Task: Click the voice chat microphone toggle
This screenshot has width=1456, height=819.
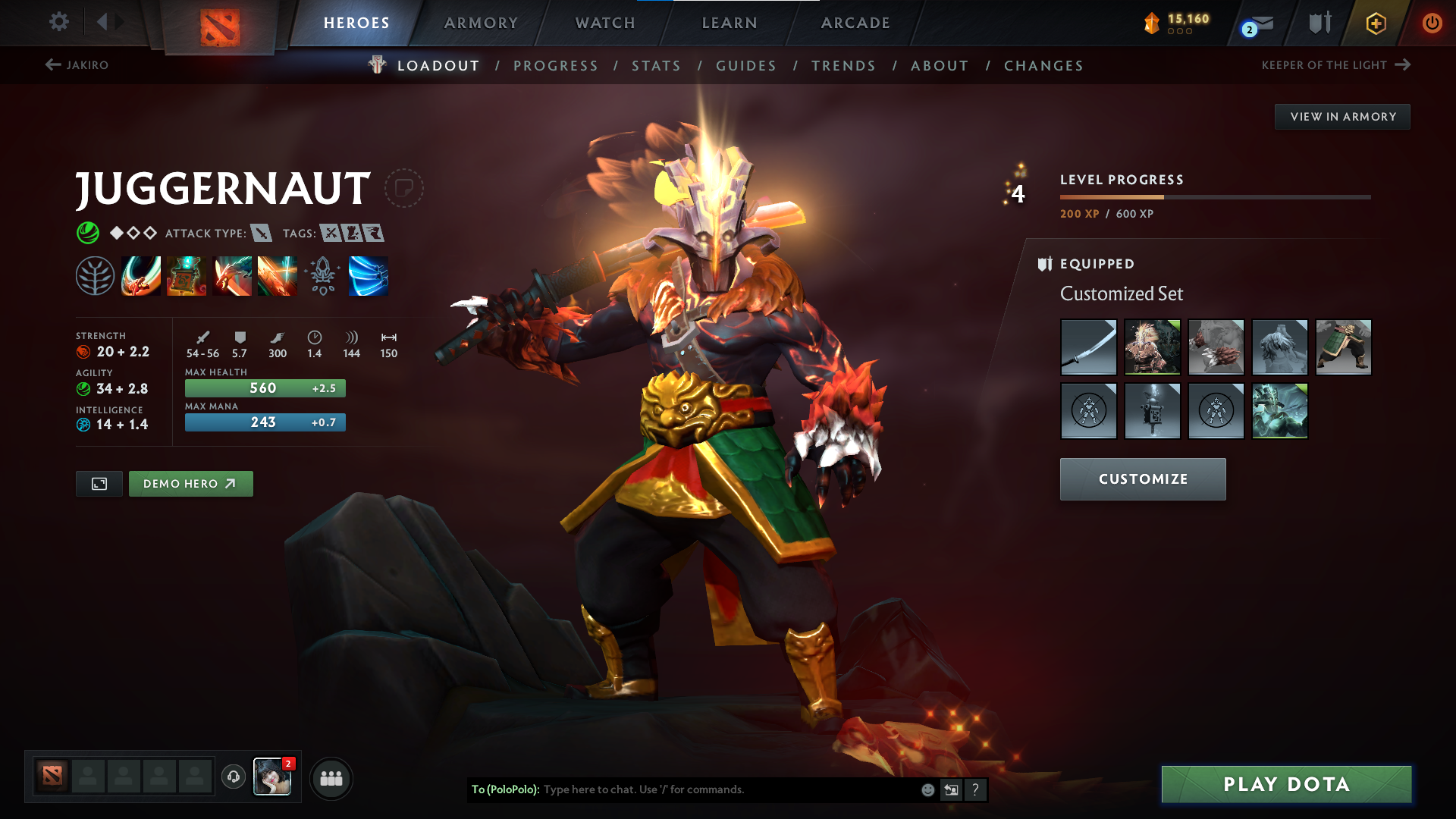Action: [x=233, y=777]
